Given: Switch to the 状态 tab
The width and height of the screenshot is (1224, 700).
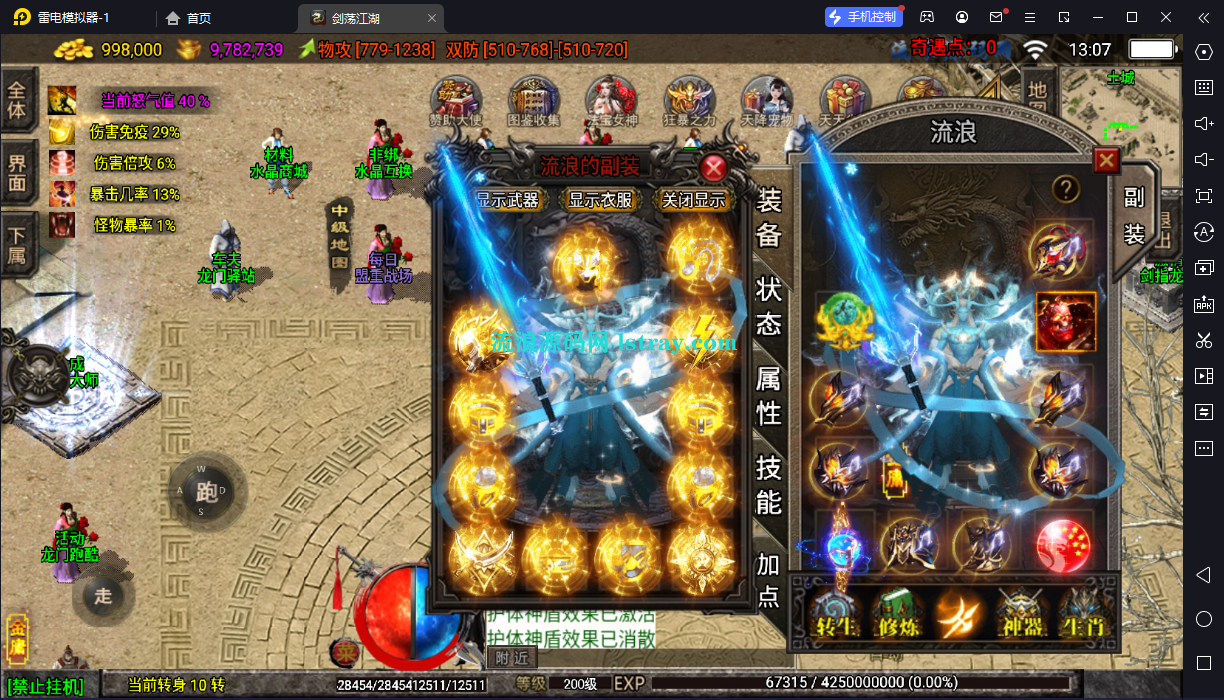Looking at the screenshot, I should (x=769, y=307).
